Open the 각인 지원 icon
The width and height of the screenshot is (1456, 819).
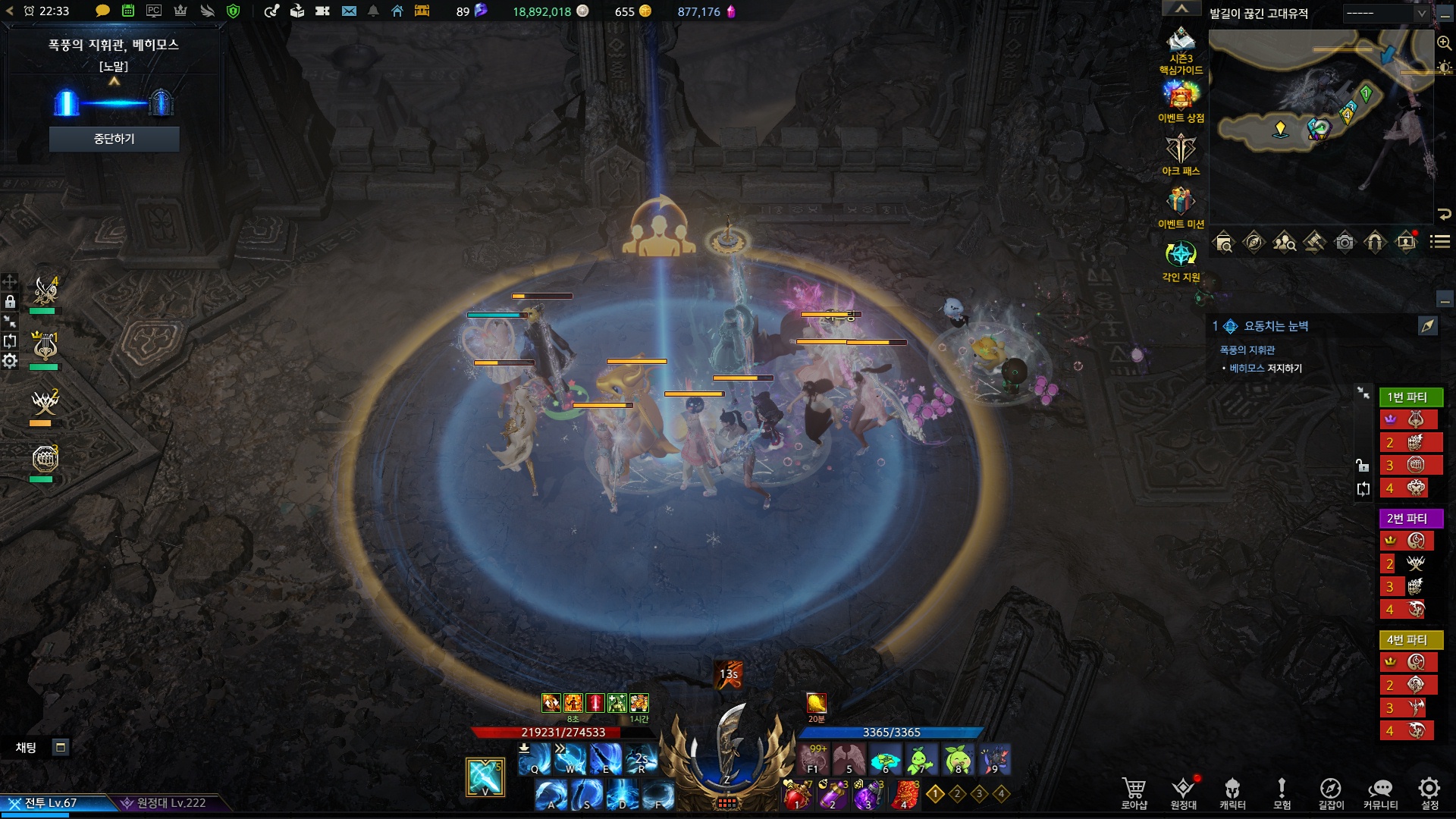pos(1181,256)
